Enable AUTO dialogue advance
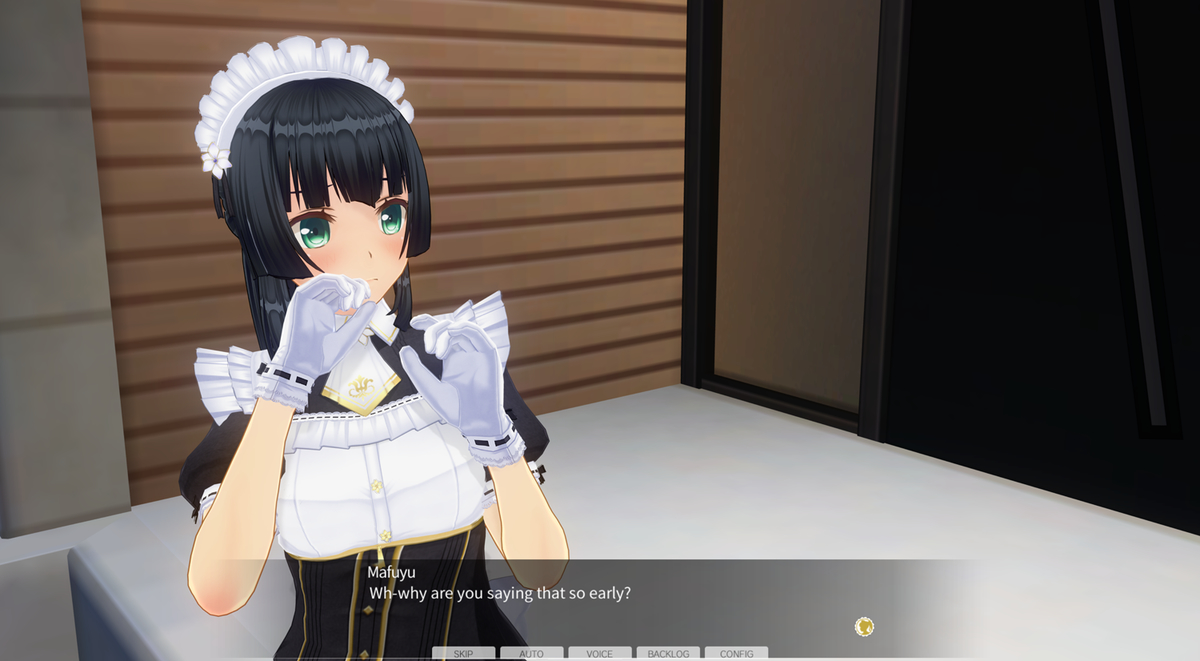Screen dimensions: 1200x661 tap(531, 654)
